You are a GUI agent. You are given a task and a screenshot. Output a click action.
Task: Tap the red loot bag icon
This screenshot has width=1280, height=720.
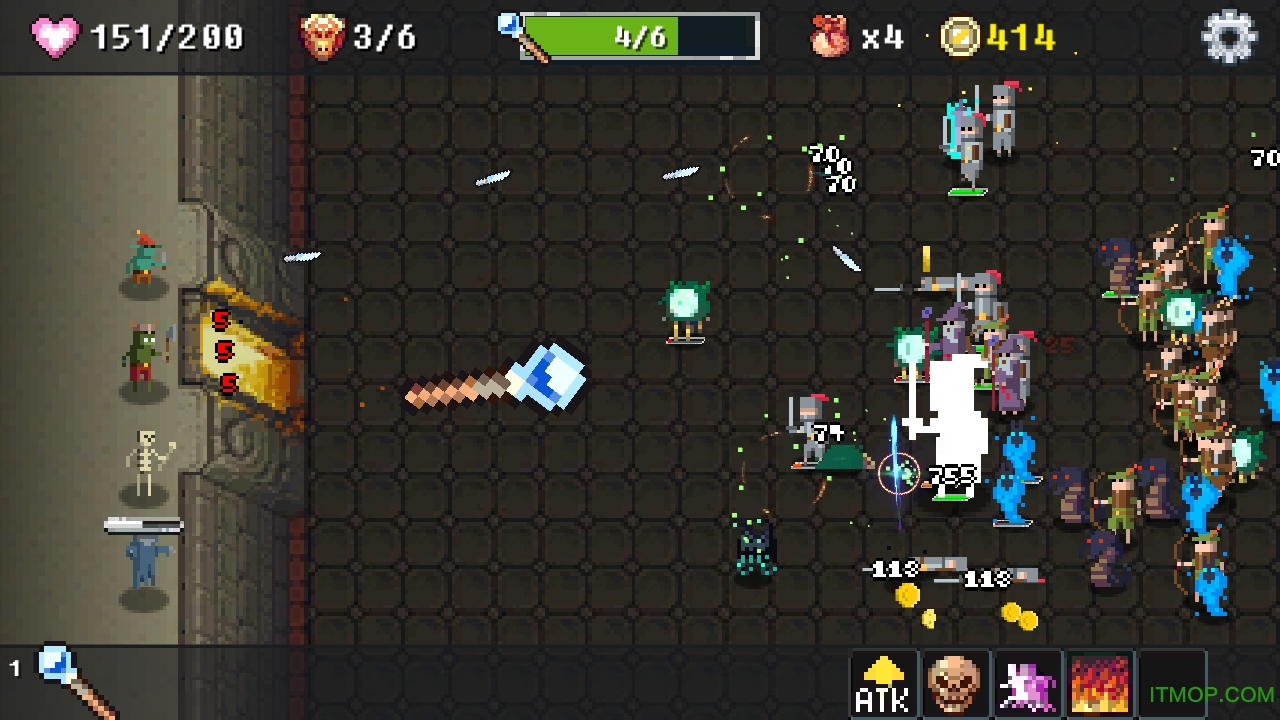pyautogui.click(x=831, y=37)
